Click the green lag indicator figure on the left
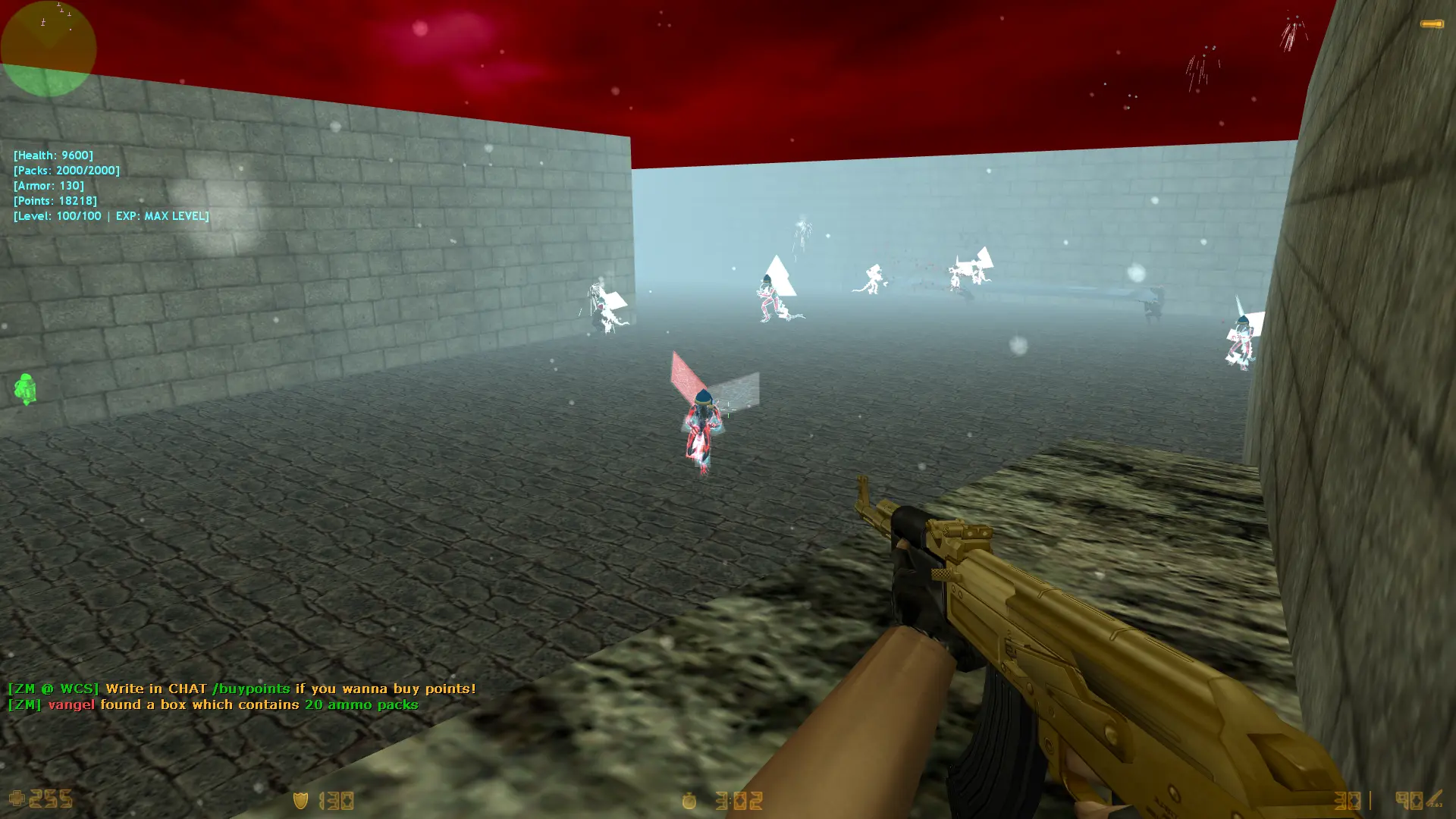Viewport: 1456px width, 819px height. tap(25, 389)
